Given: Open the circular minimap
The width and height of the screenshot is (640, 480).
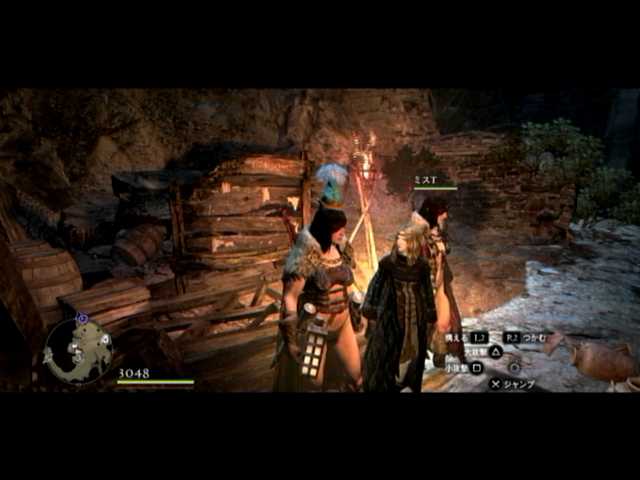Looking at the screenshot, I should [78, 351].
